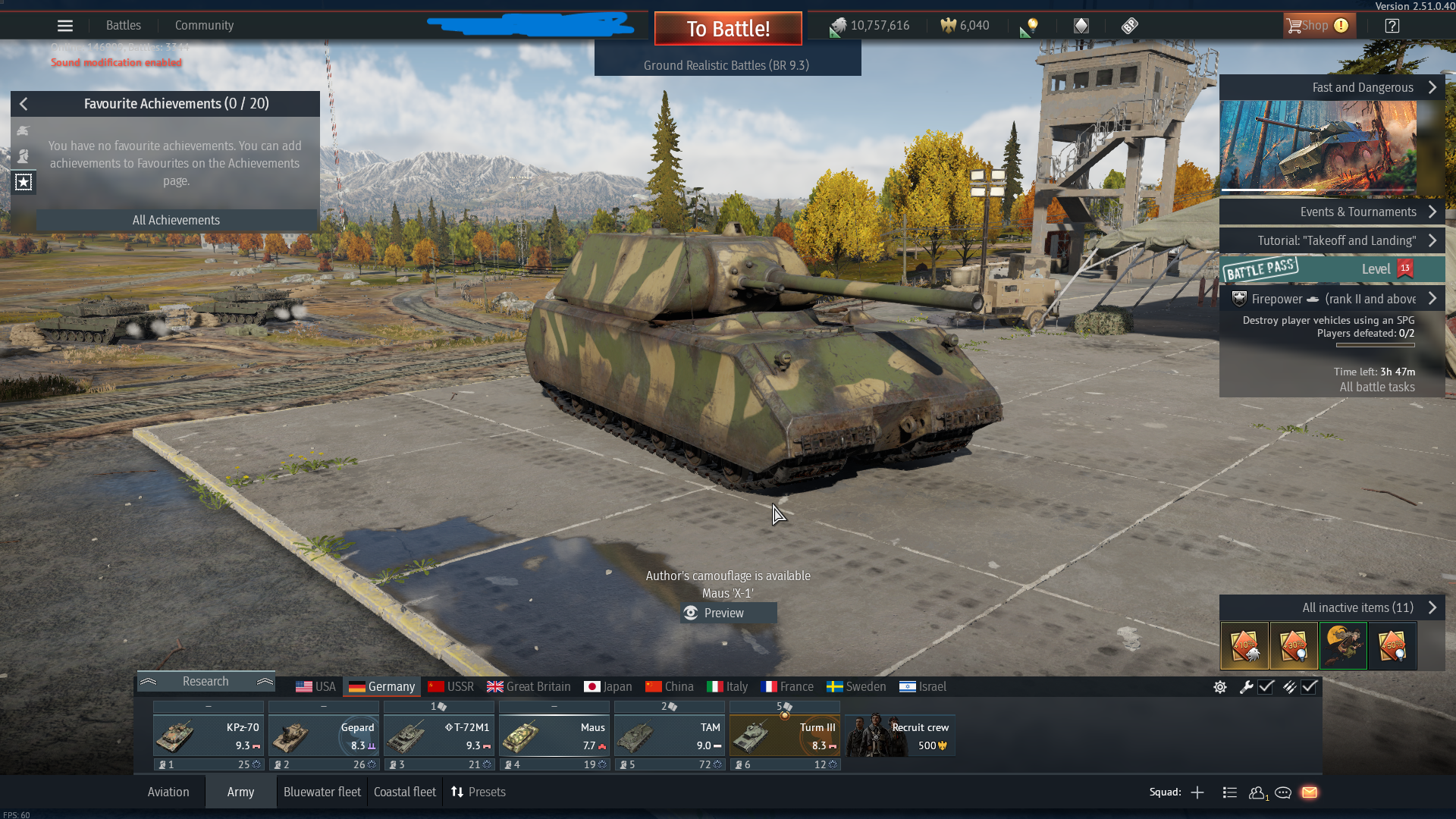Screen dimensions: 1456x819
Task: View All Achievements
Action: pyautogui.click(x=176, y=220)
